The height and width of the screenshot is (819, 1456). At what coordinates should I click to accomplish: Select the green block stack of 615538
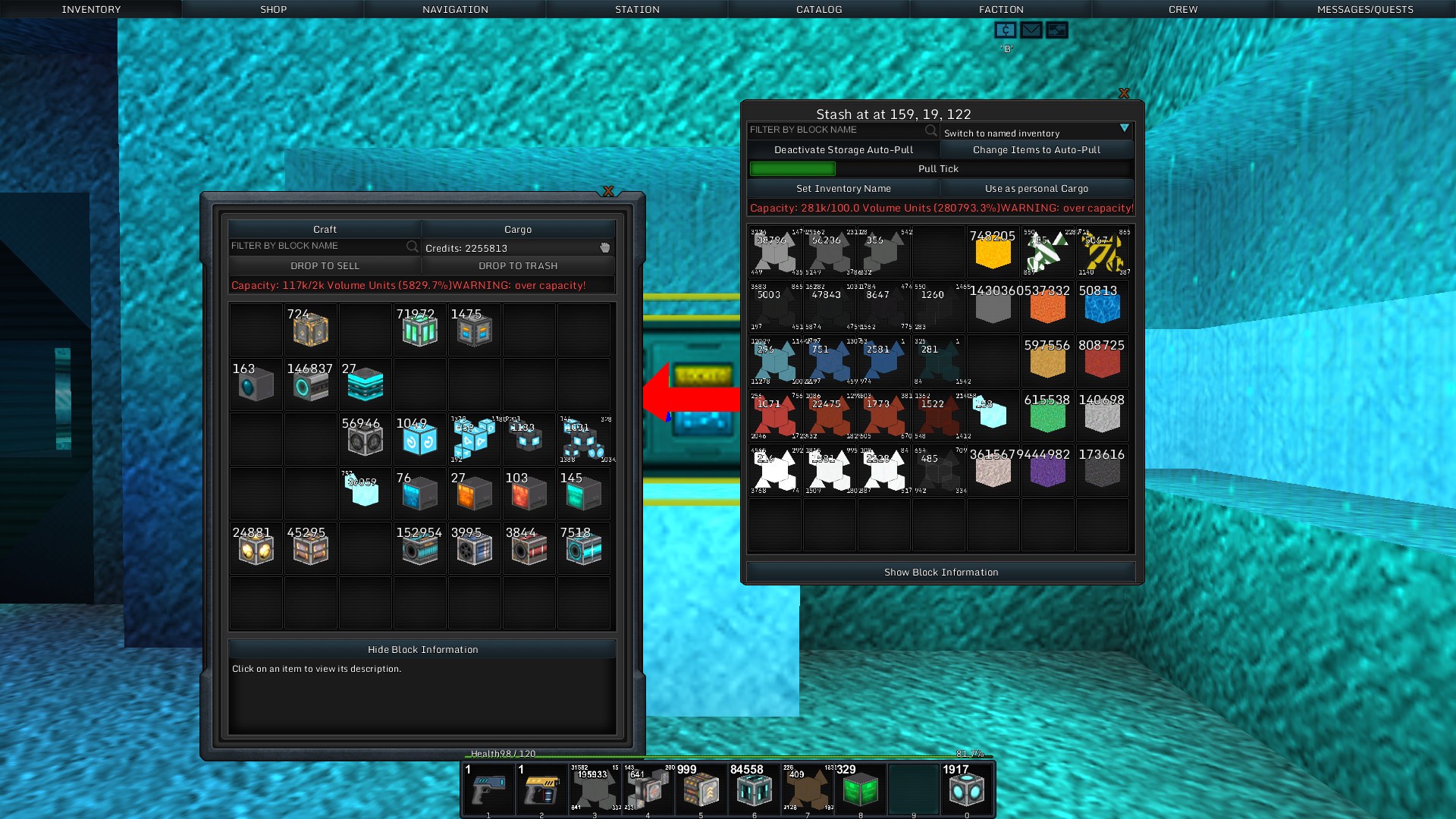pos(1047,416)
